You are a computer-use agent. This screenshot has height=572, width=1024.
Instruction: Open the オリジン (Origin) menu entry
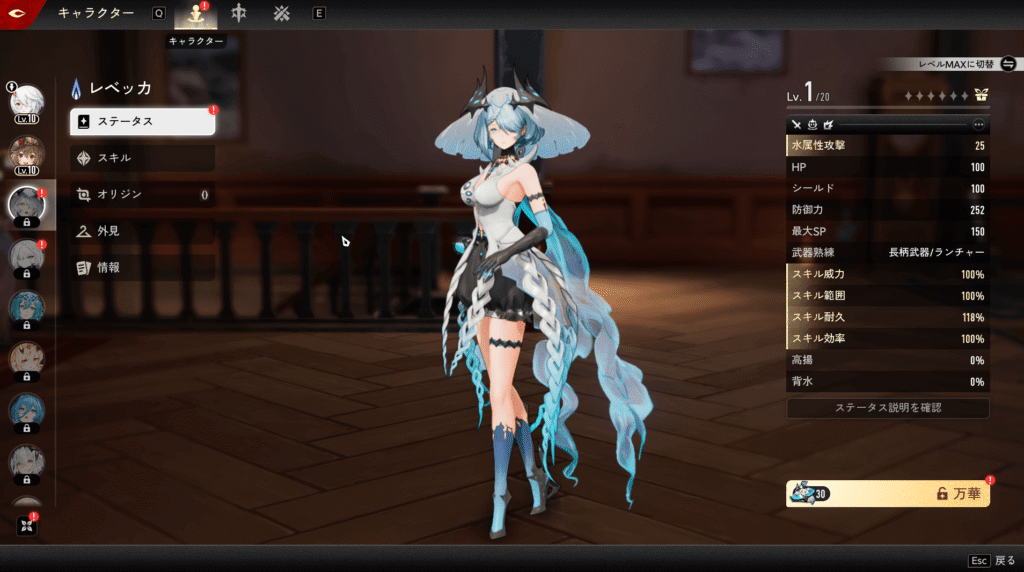click(142, 195)
